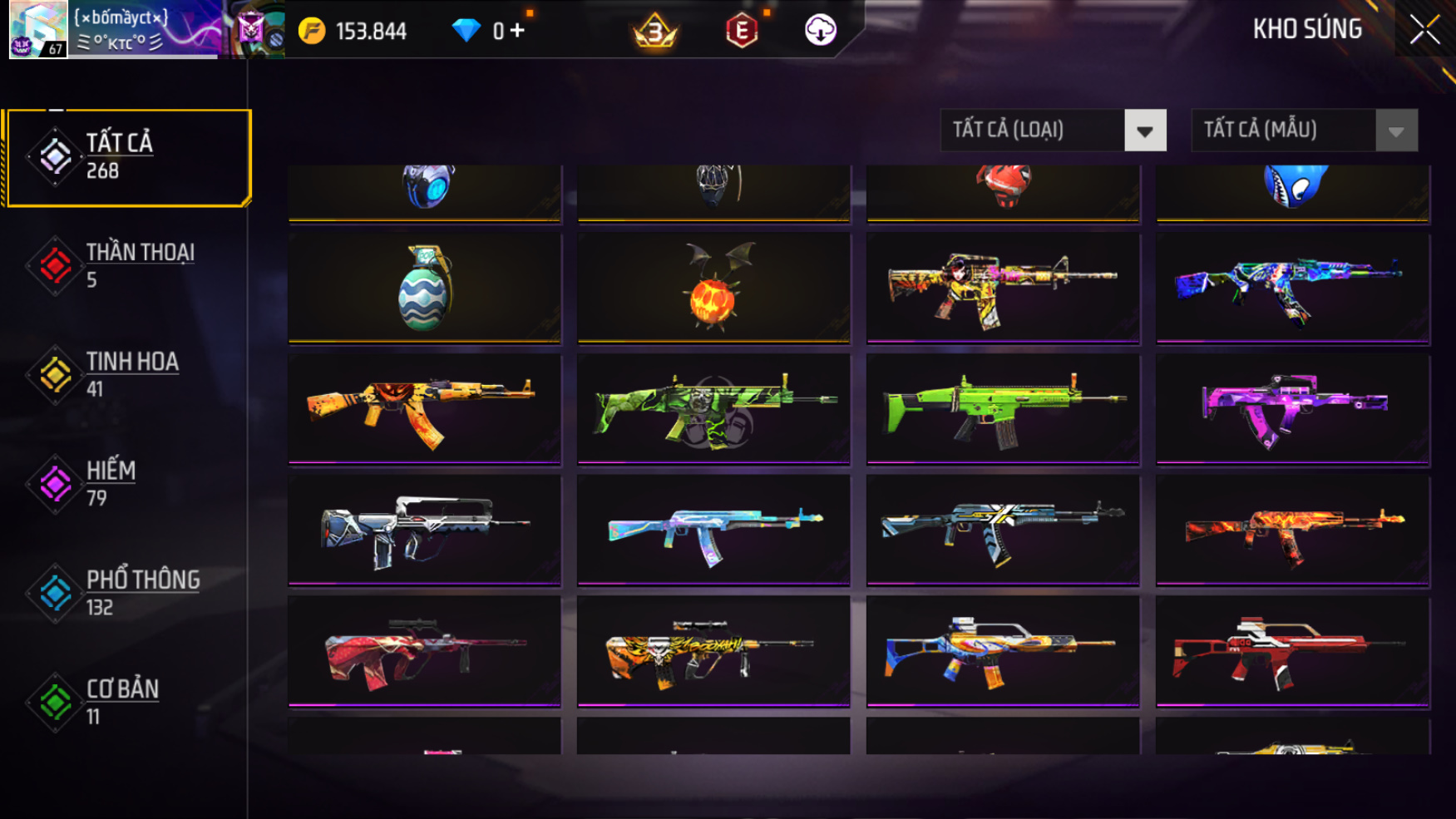Select the solid green SCAR skin
The image size is (1456, 819).
coord(1003,408)
